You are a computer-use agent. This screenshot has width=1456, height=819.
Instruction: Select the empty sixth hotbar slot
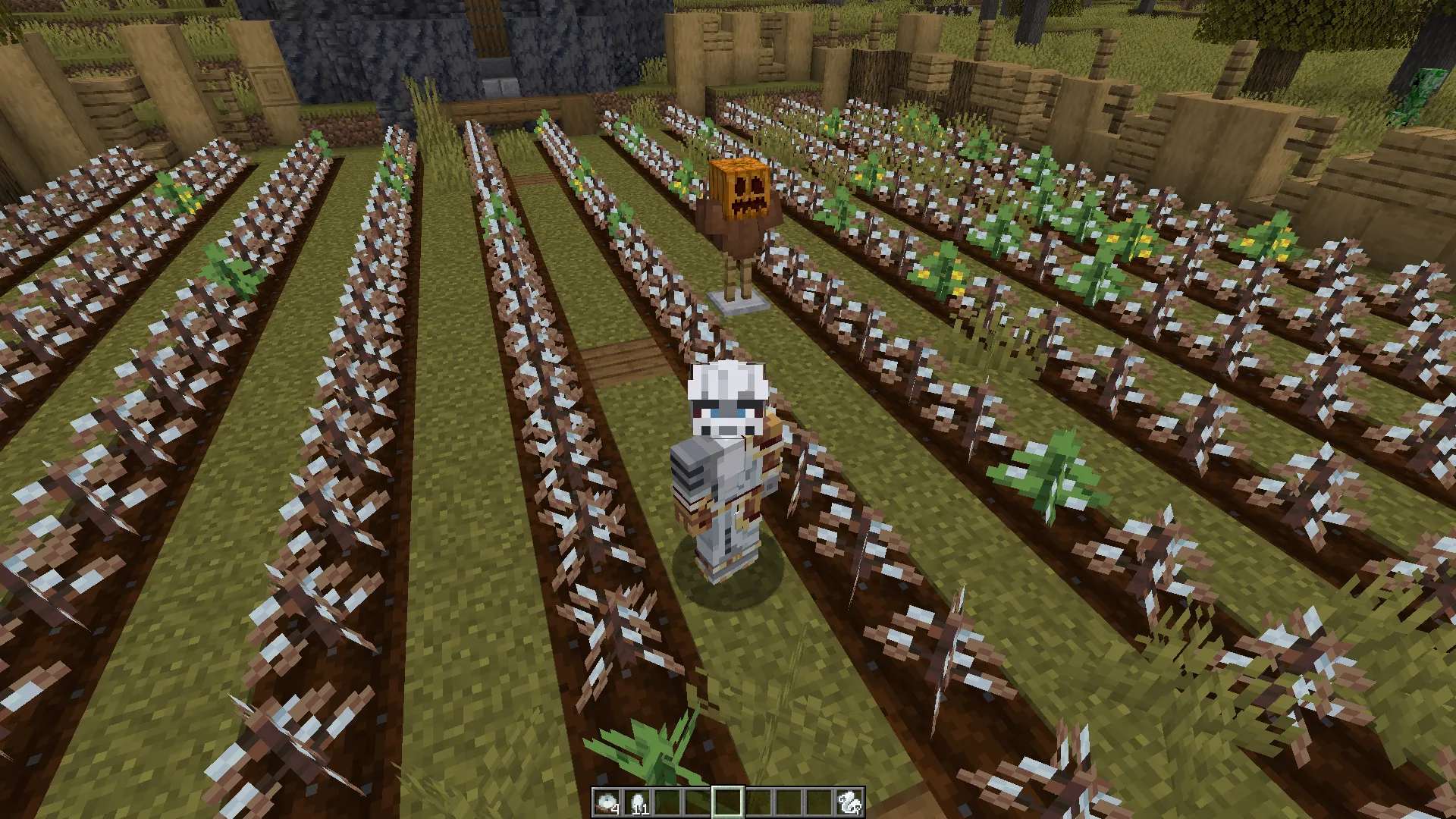[x=758, y=802]
